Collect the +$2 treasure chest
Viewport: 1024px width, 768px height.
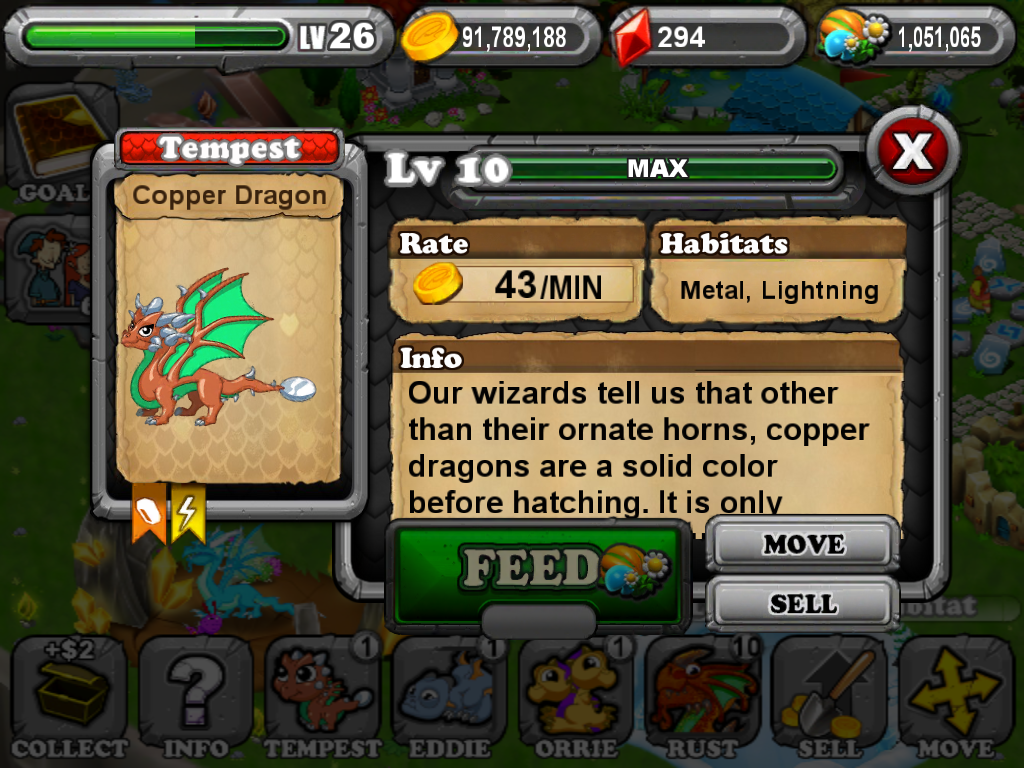69,695
